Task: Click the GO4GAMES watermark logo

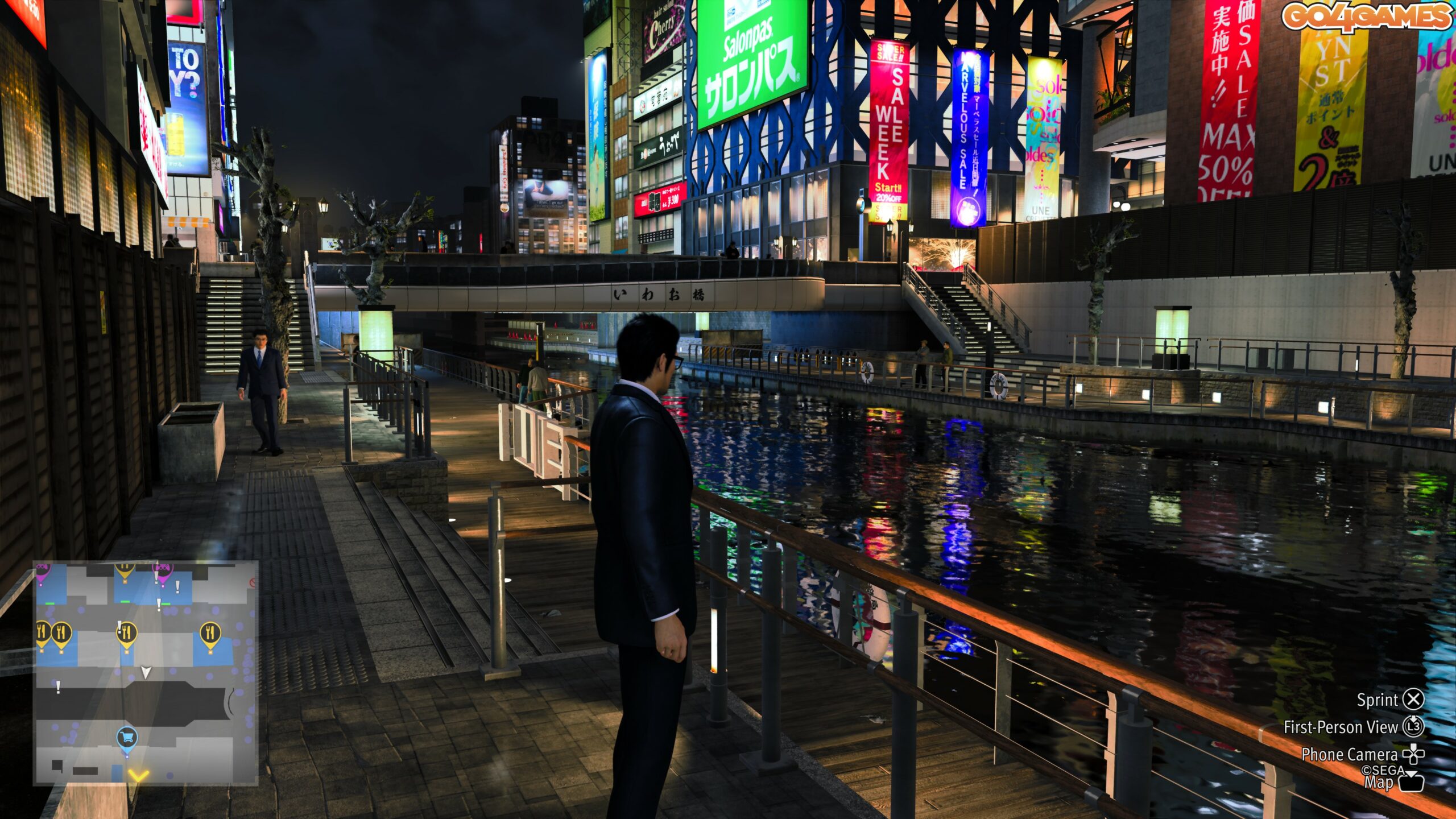Action: pos(1366,17)
